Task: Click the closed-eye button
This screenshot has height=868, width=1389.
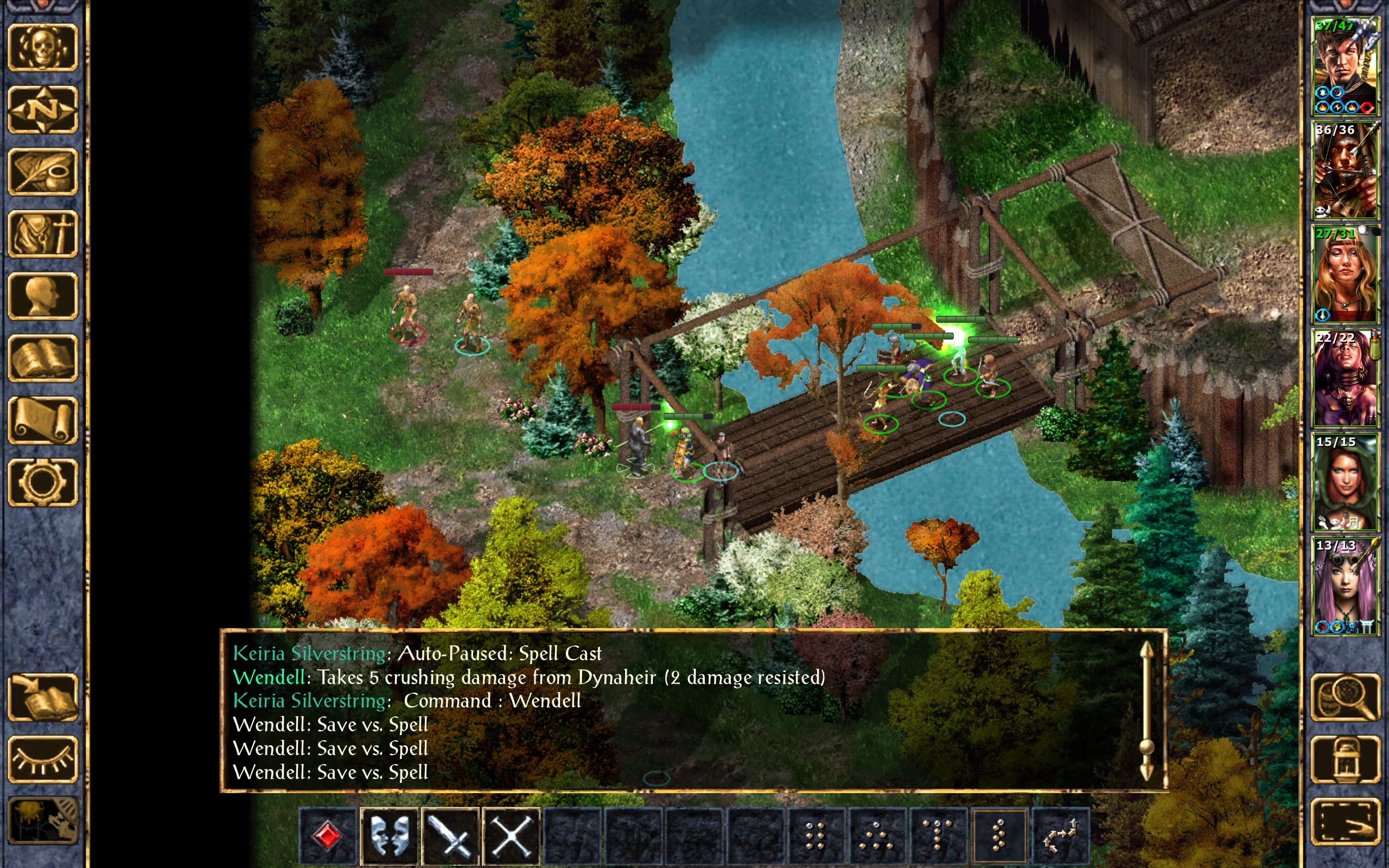Action: click(42, 759)
